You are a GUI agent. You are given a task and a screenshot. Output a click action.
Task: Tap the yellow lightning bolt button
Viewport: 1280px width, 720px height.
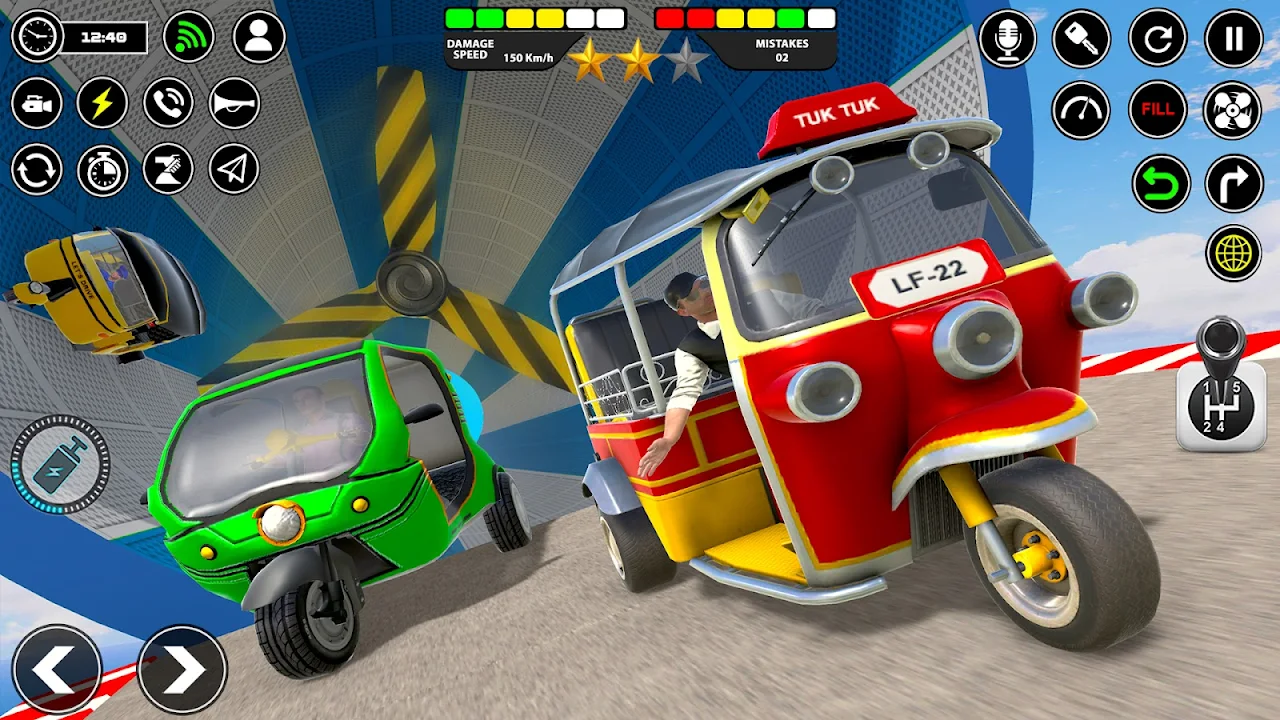[x=102, y=103]
